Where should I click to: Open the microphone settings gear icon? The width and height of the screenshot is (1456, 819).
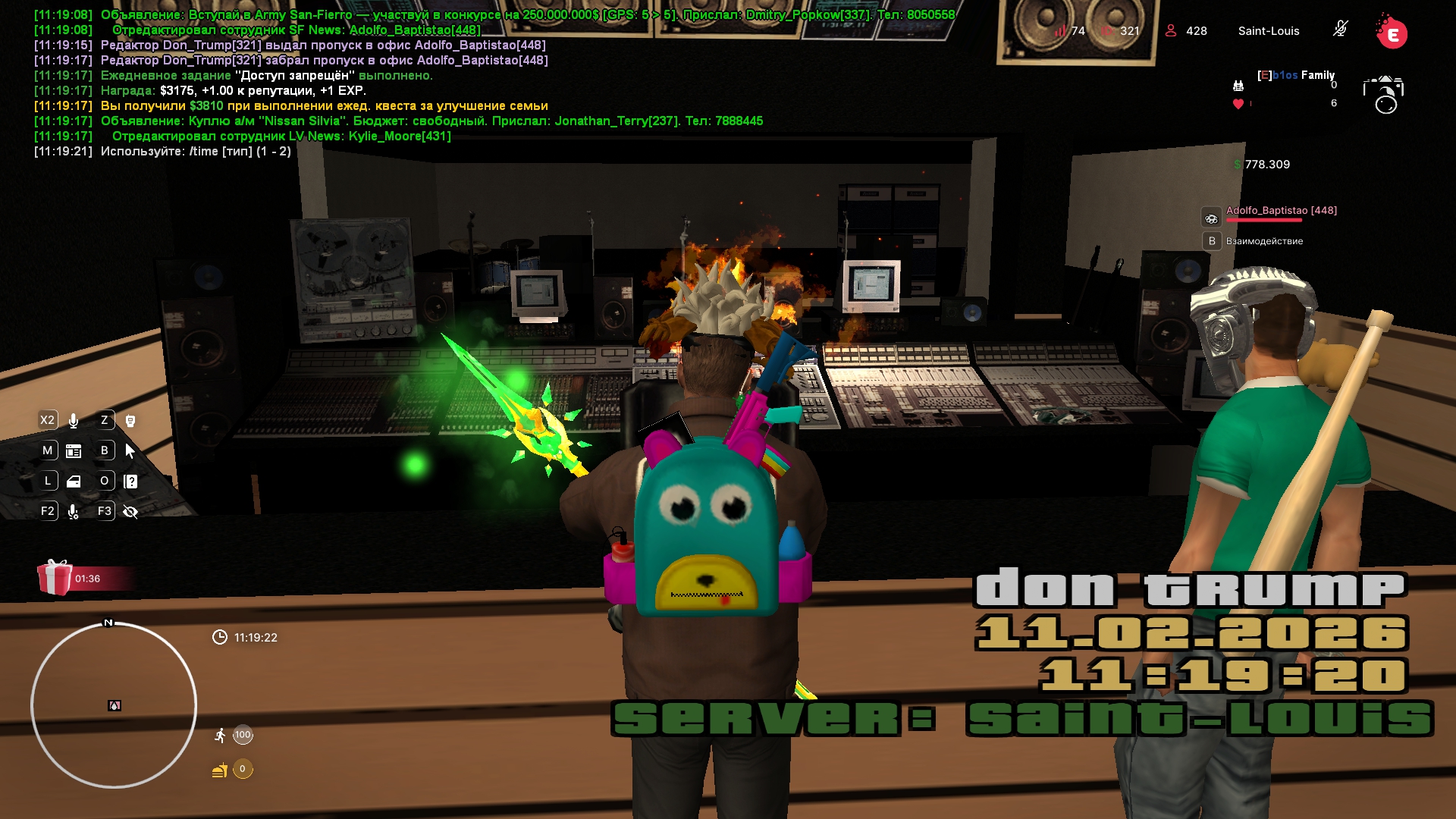pyautogui.click(x=74, y=513)
